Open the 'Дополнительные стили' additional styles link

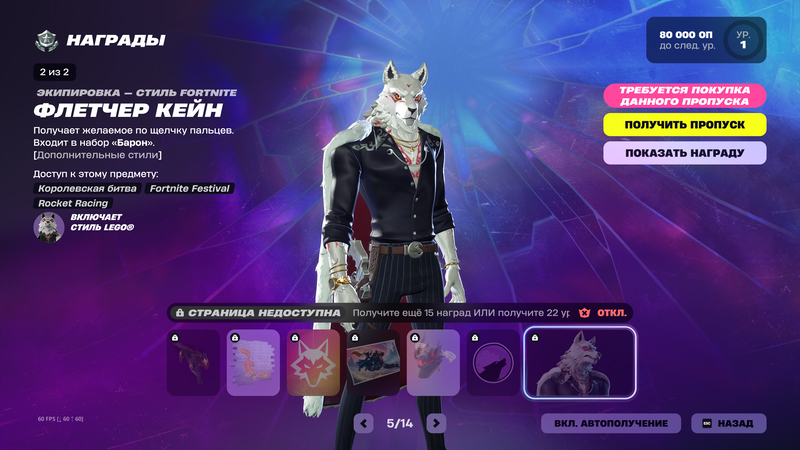[98, 155]
